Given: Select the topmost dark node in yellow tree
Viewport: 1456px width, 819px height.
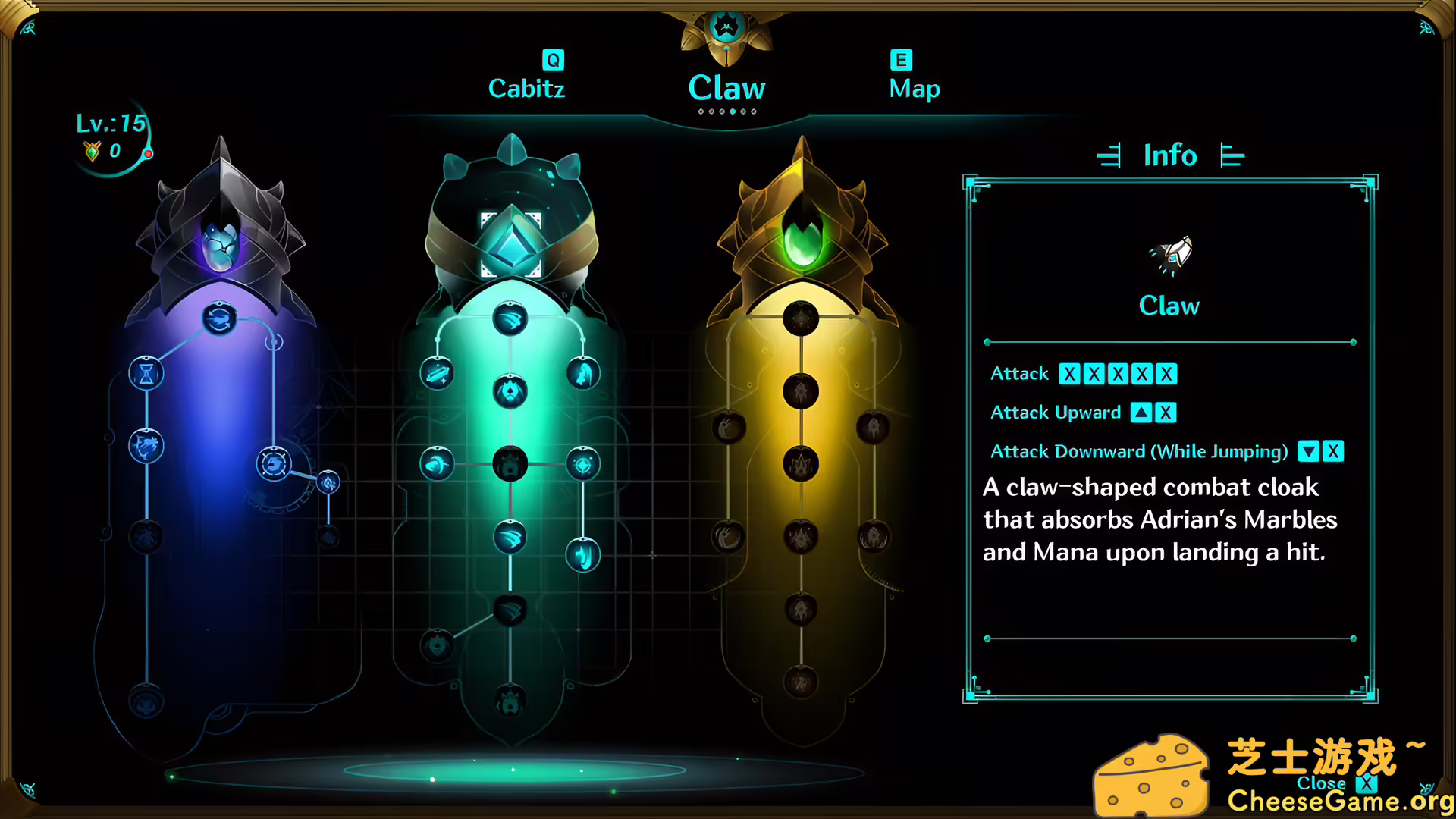Looking at the screenshot, I should (801, 318).
